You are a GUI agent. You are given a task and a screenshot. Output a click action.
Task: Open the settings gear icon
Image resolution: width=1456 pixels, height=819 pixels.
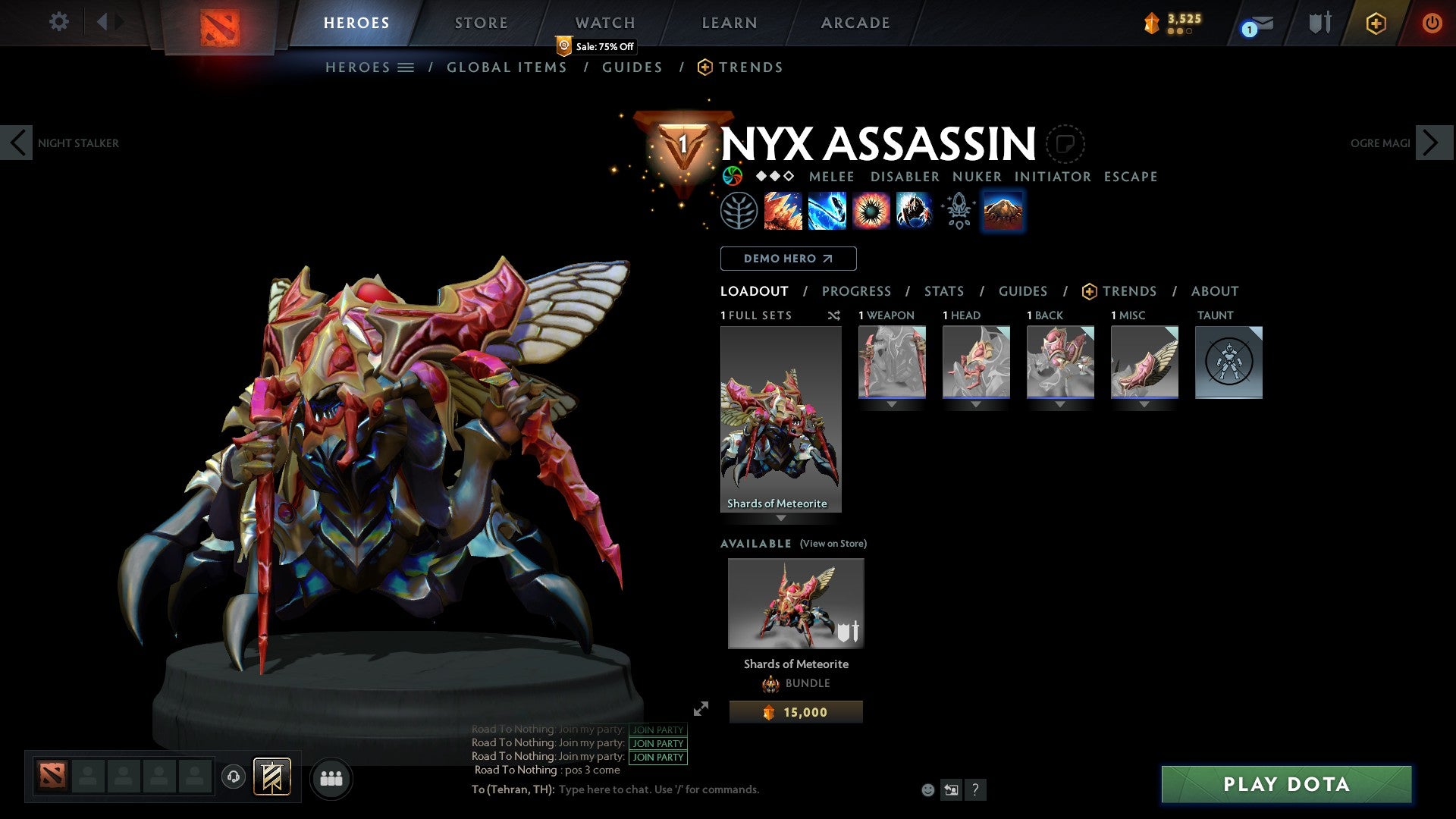(x=58, y=22)
